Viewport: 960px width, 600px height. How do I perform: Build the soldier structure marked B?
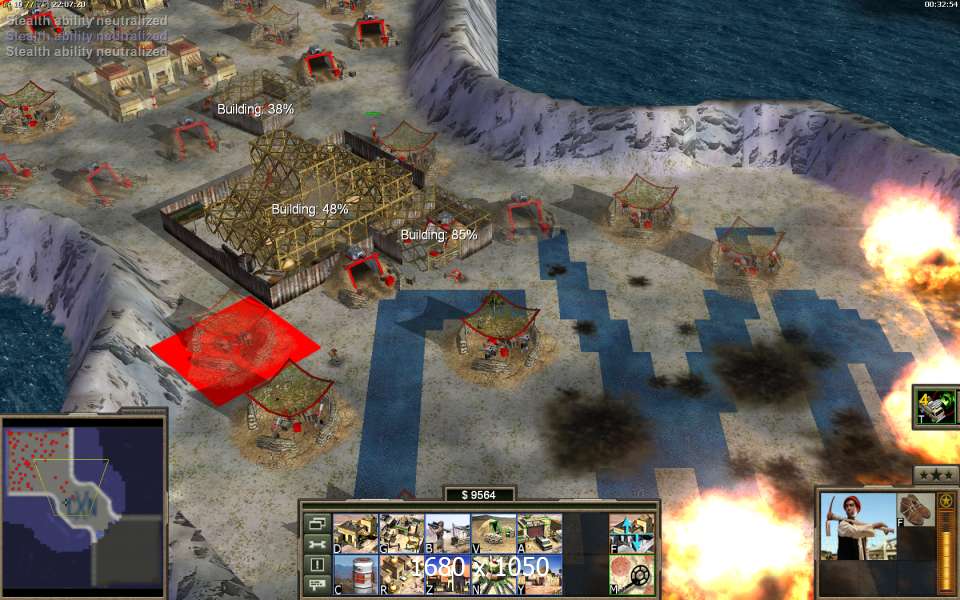pyautogui.click(x=447, y=533)
